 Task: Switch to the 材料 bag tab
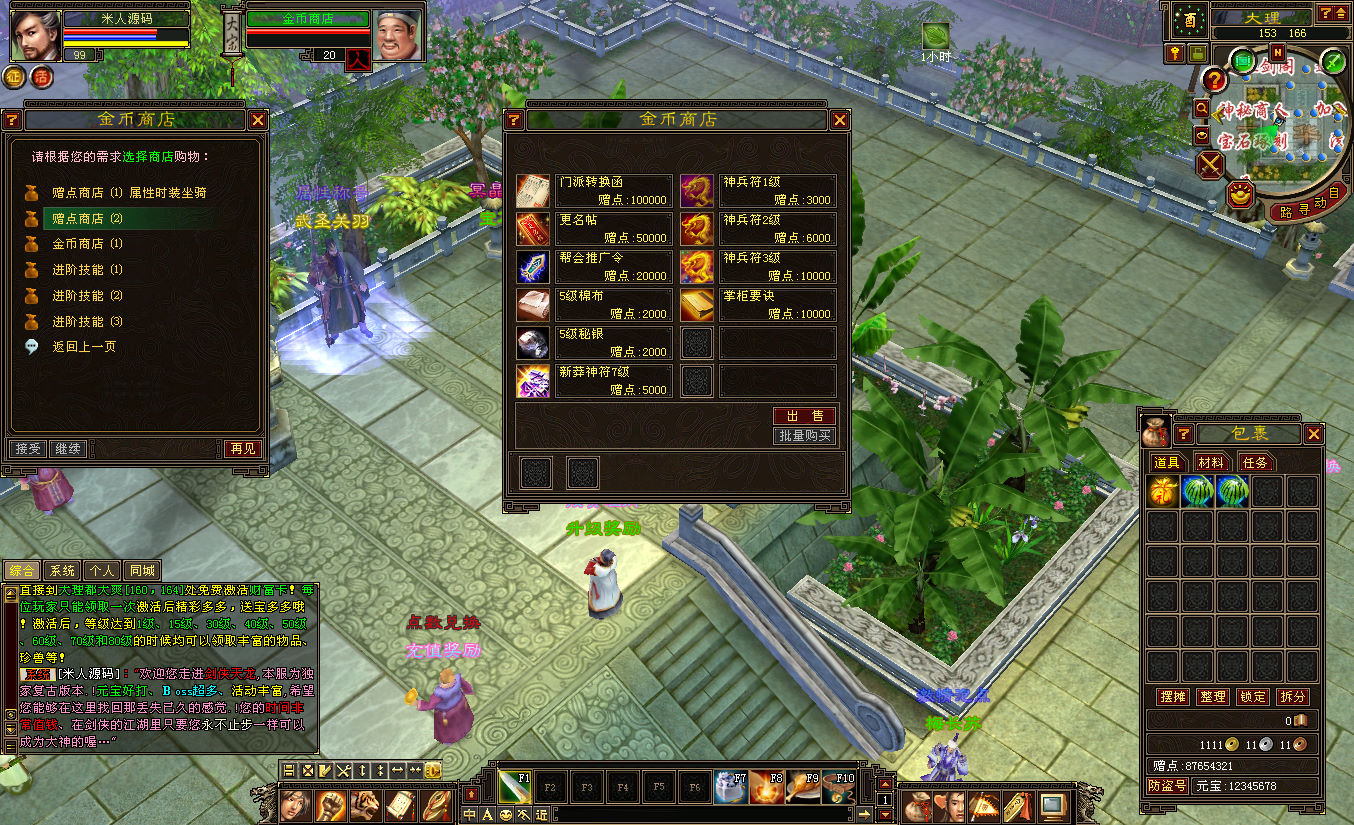1211,462
